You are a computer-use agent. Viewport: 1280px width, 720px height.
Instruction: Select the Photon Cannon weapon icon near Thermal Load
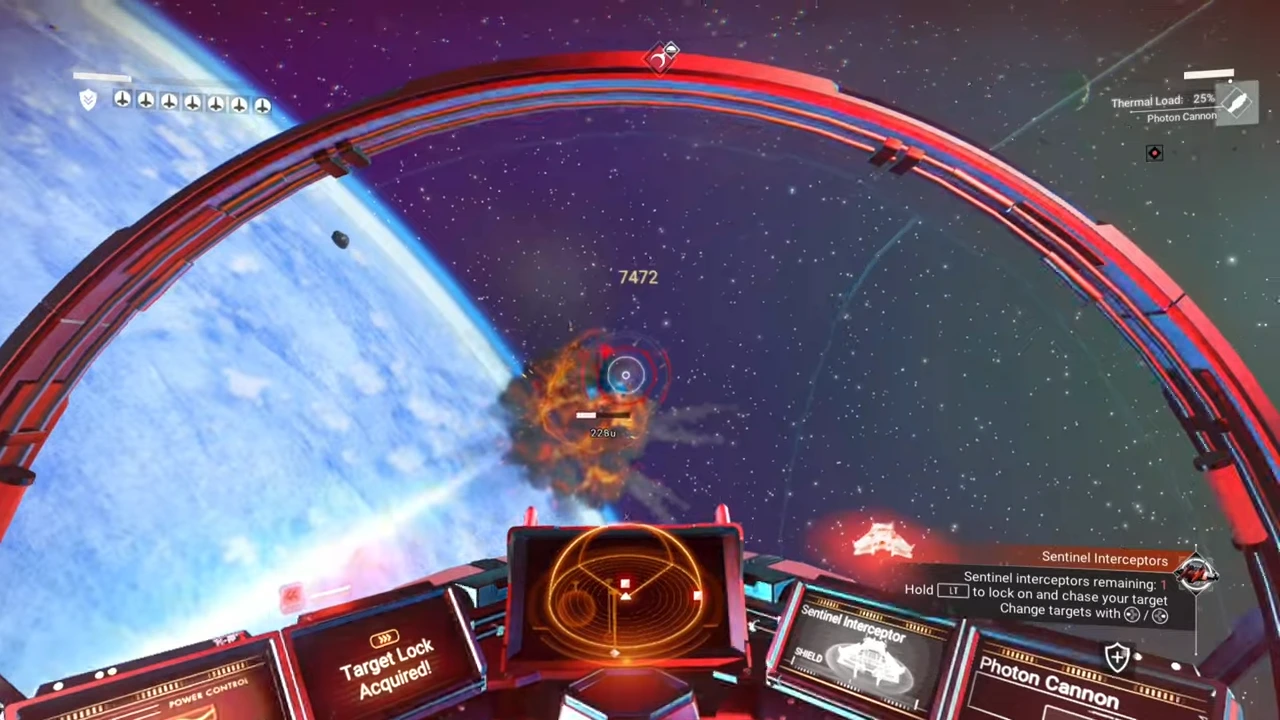tap(1237, 101)
